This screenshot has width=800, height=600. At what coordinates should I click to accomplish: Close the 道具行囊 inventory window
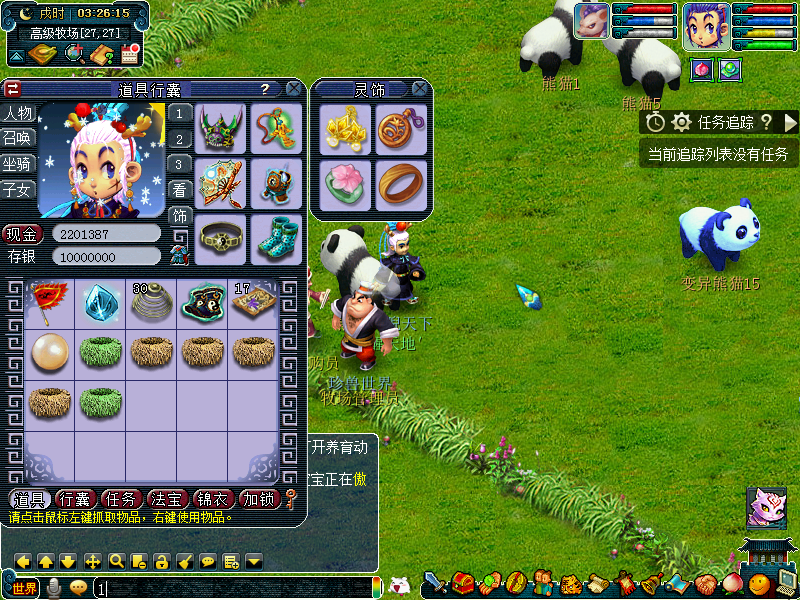click(x=293, y=89)
